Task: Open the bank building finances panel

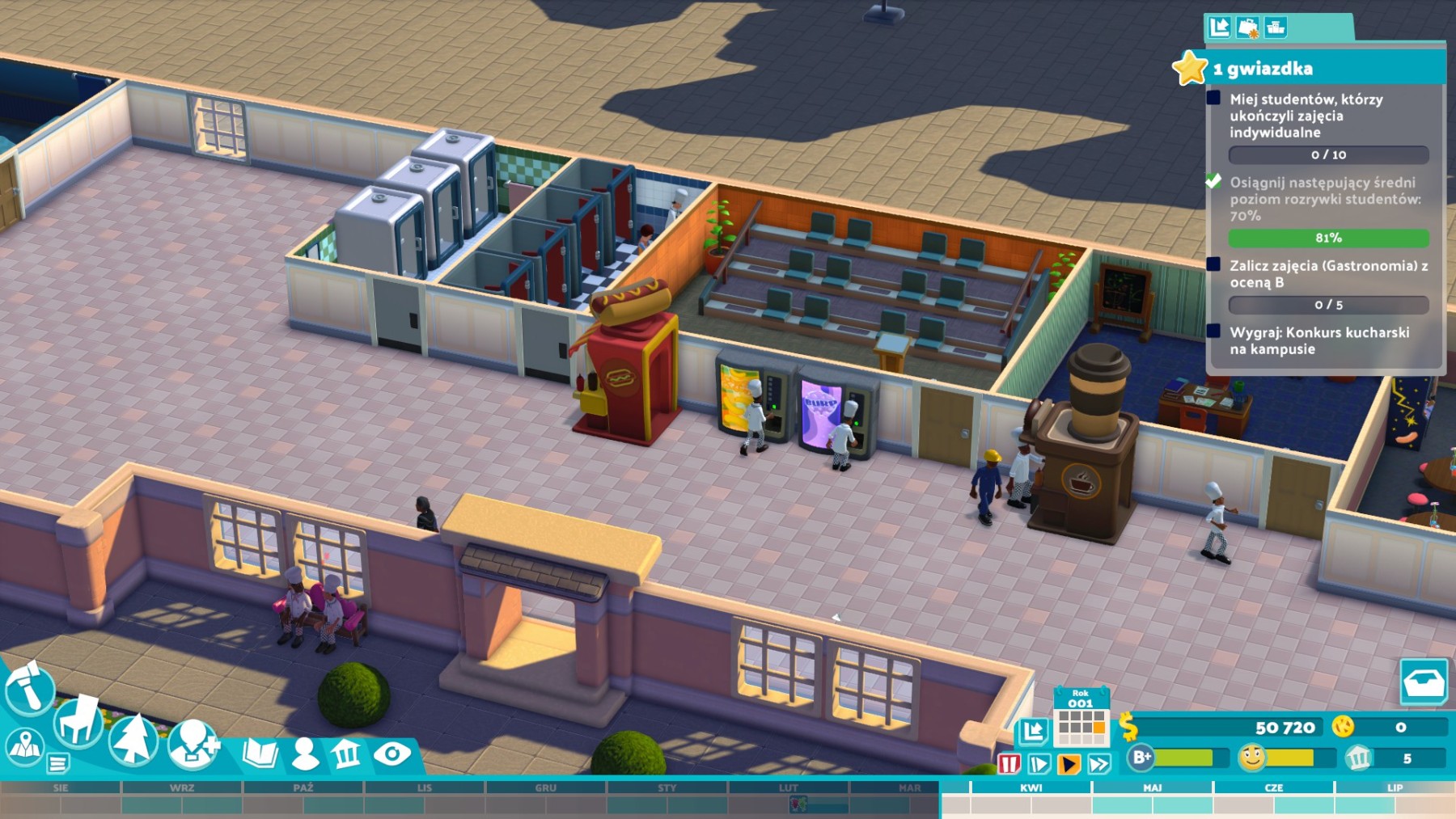Action: (347, 754)
